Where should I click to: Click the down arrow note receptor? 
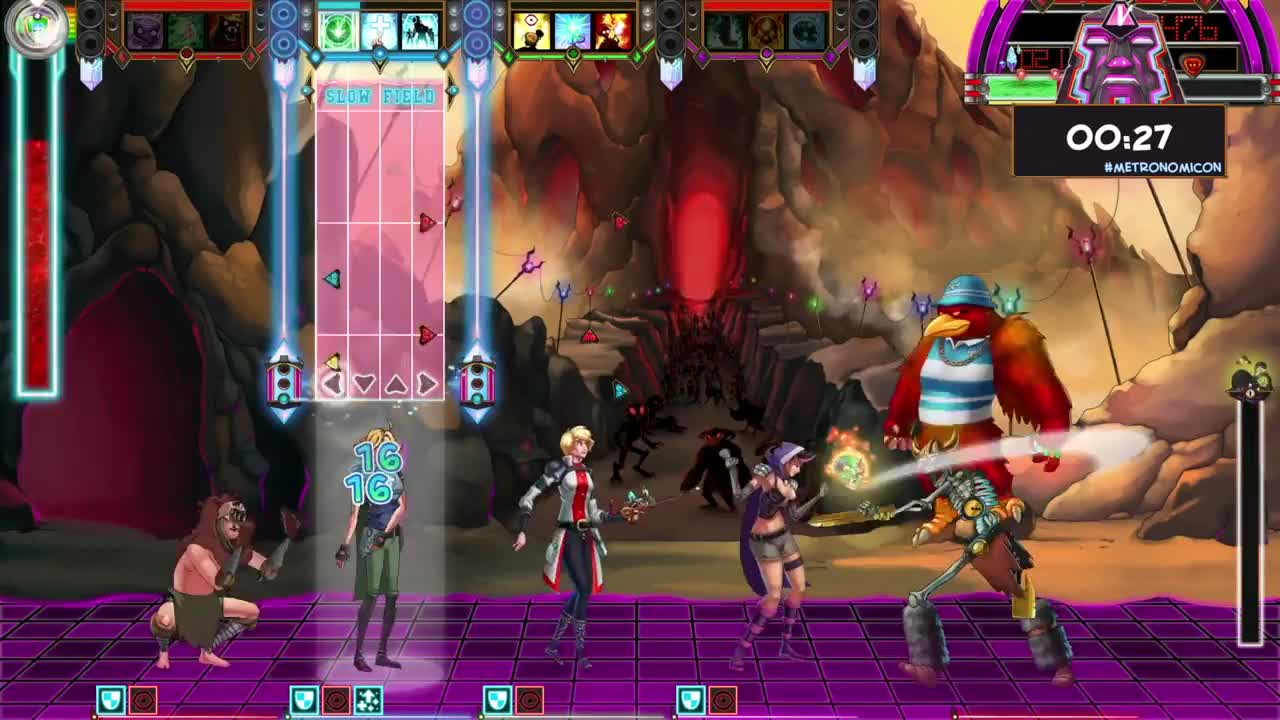click(x=363, y=383)
